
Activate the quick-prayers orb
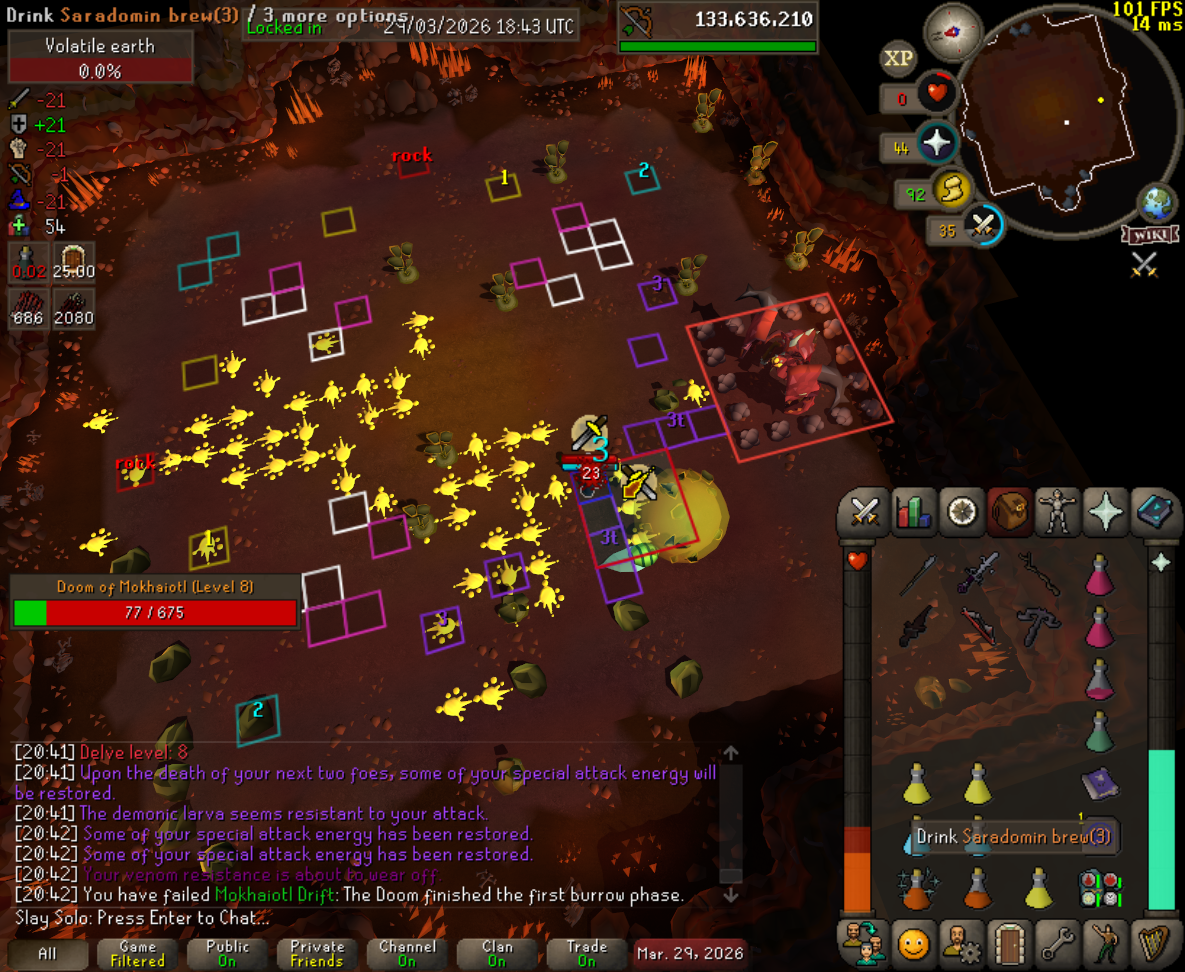[x=937, y=144]
